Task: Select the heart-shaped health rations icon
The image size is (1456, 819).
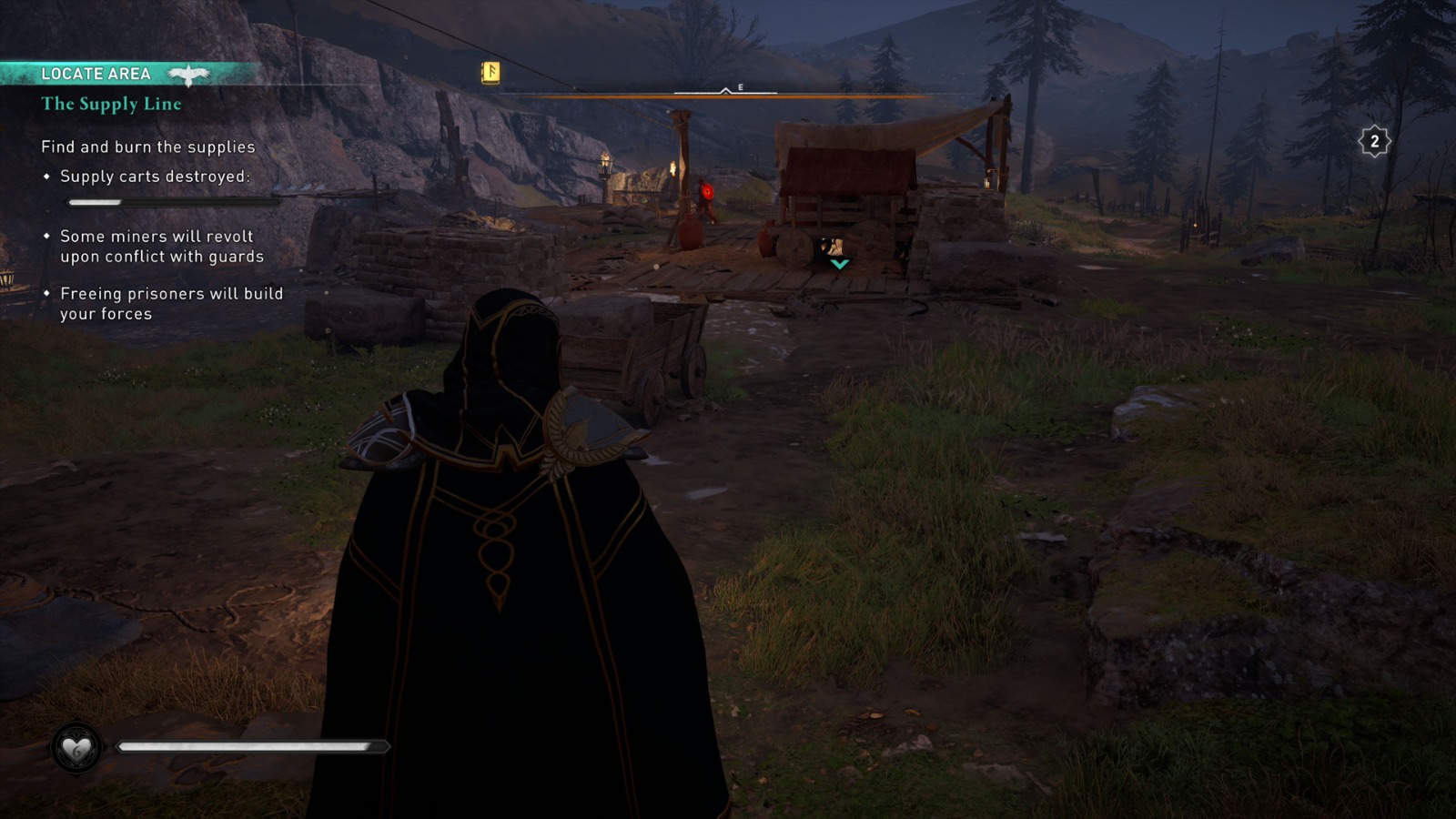Action: tap(76, 749)
